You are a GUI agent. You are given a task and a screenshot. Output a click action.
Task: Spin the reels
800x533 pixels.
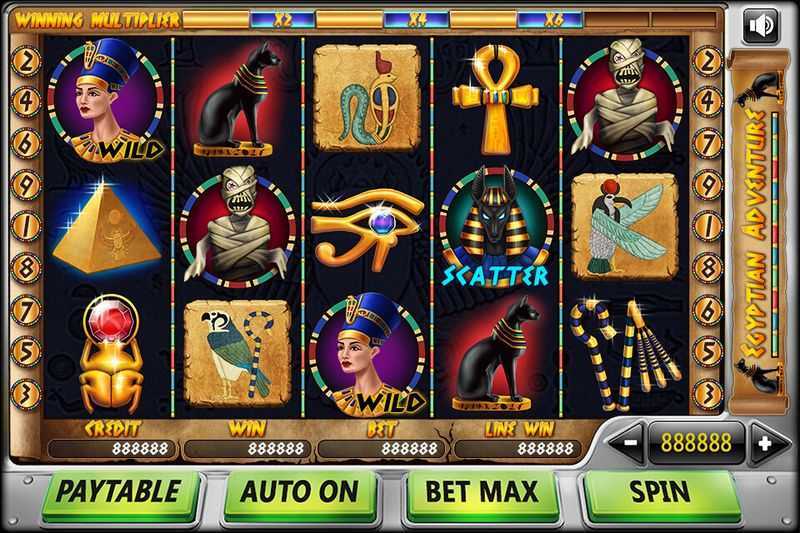pyautogui.click(x=660, y=492)
